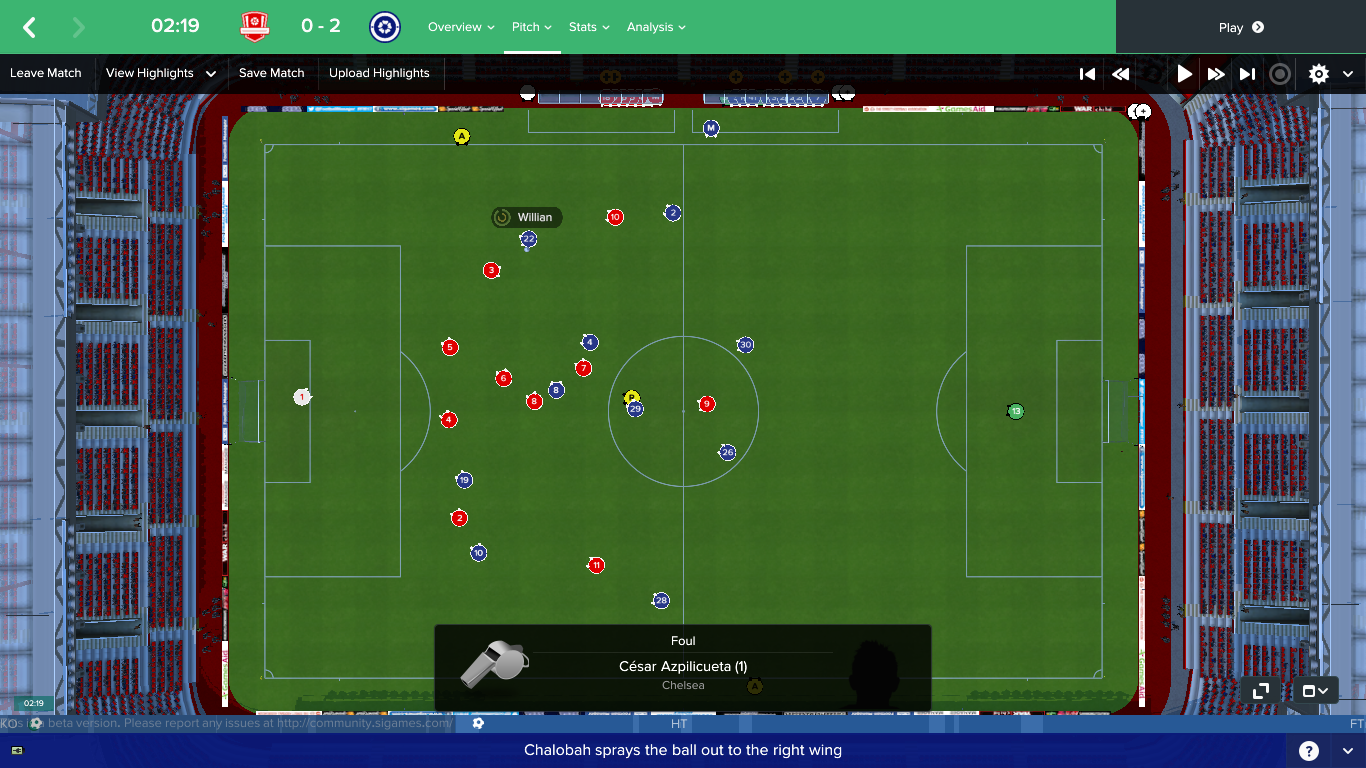Click the rewind playback icon
Image resolution: width=1366 pixels, height=768 pixels.
pyautogui.click(x=1120, y=73)
